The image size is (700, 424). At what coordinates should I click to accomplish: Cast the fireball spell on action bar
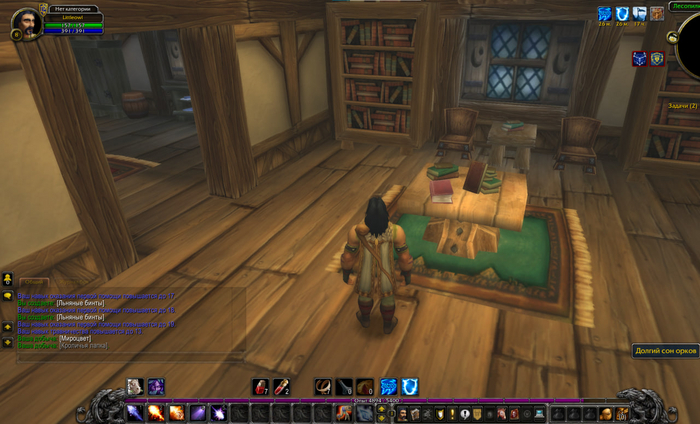155,412
